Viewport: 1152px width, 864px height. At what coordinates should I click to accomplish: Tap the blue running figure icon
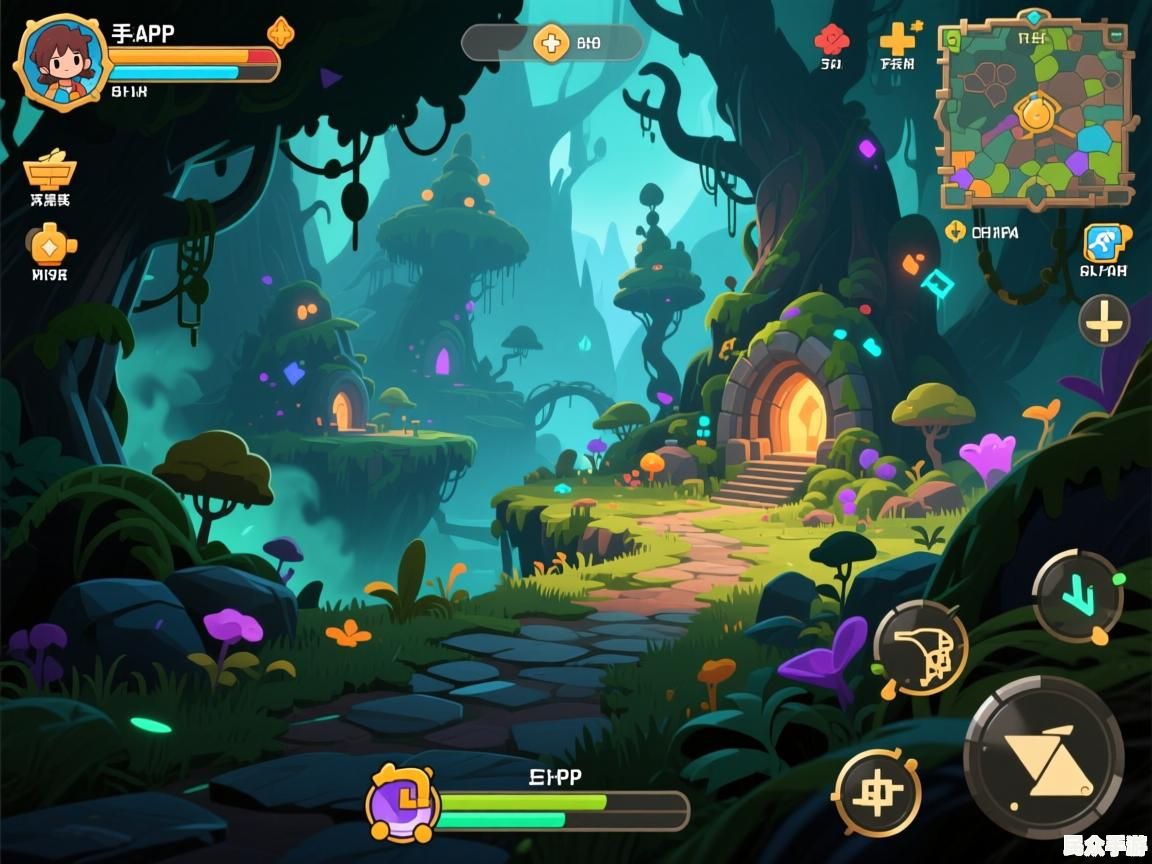coord(1105,243)
